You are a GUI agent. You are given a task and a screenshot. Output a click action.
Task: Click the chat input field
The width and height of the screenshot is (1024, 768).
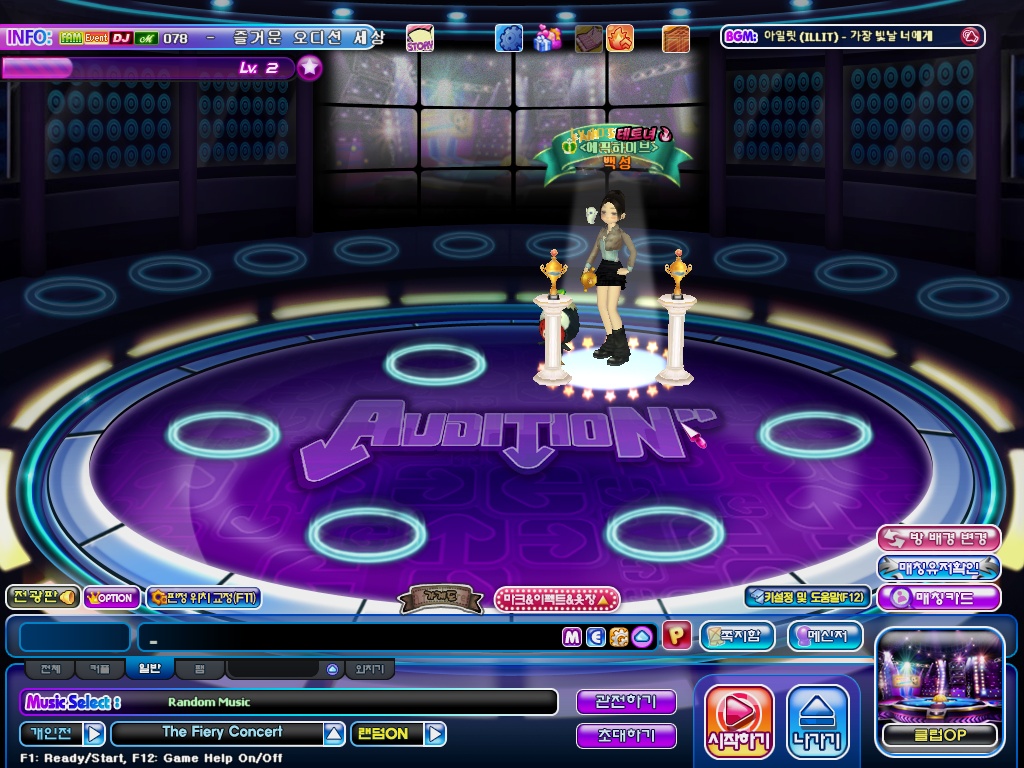point(350,637)
